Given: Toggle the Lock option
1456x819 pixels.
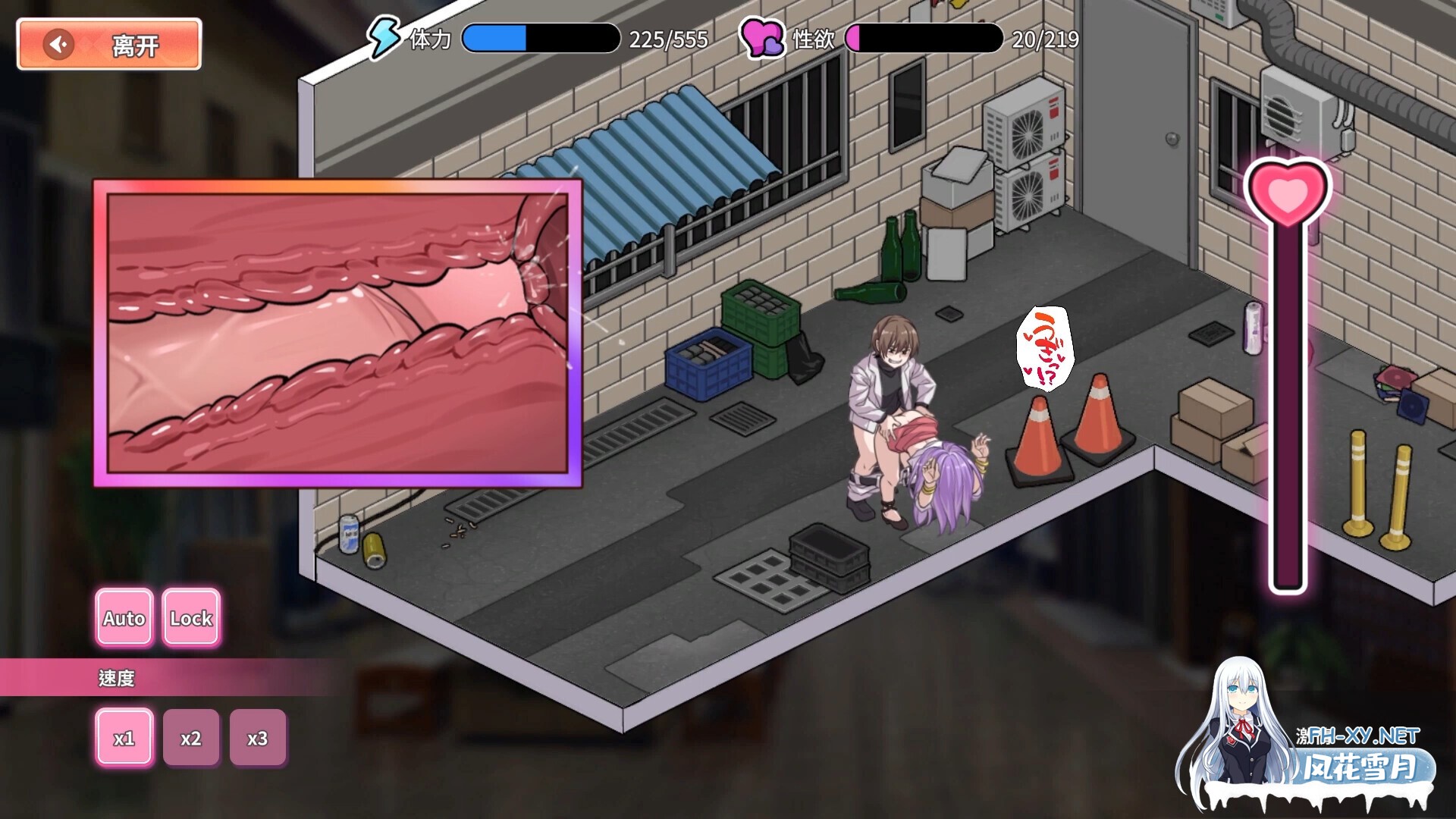Looking at the screenshot, I should (x=190, y=618).
